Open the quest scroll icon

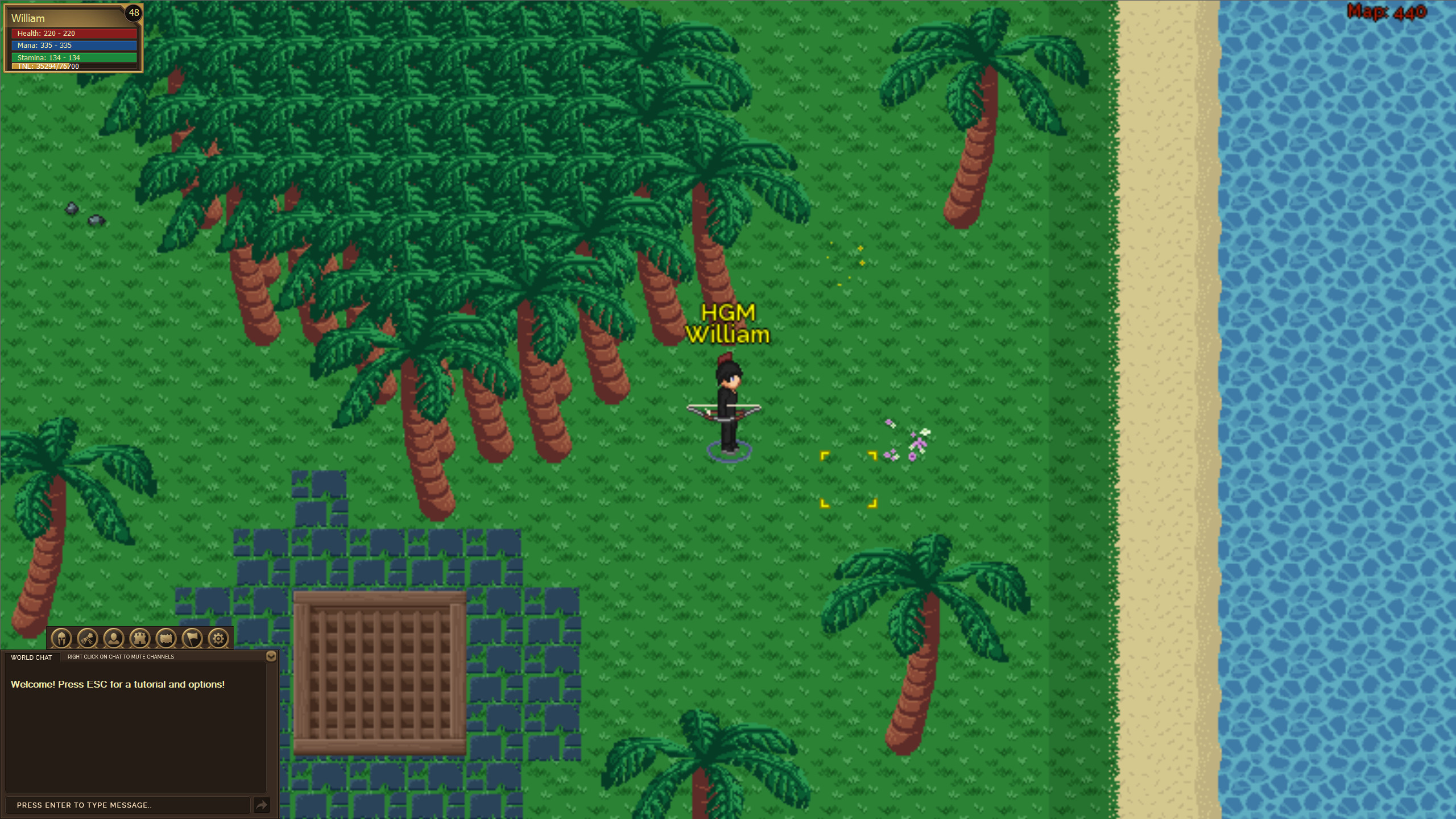pyautogui.click(x=88, y=638)
